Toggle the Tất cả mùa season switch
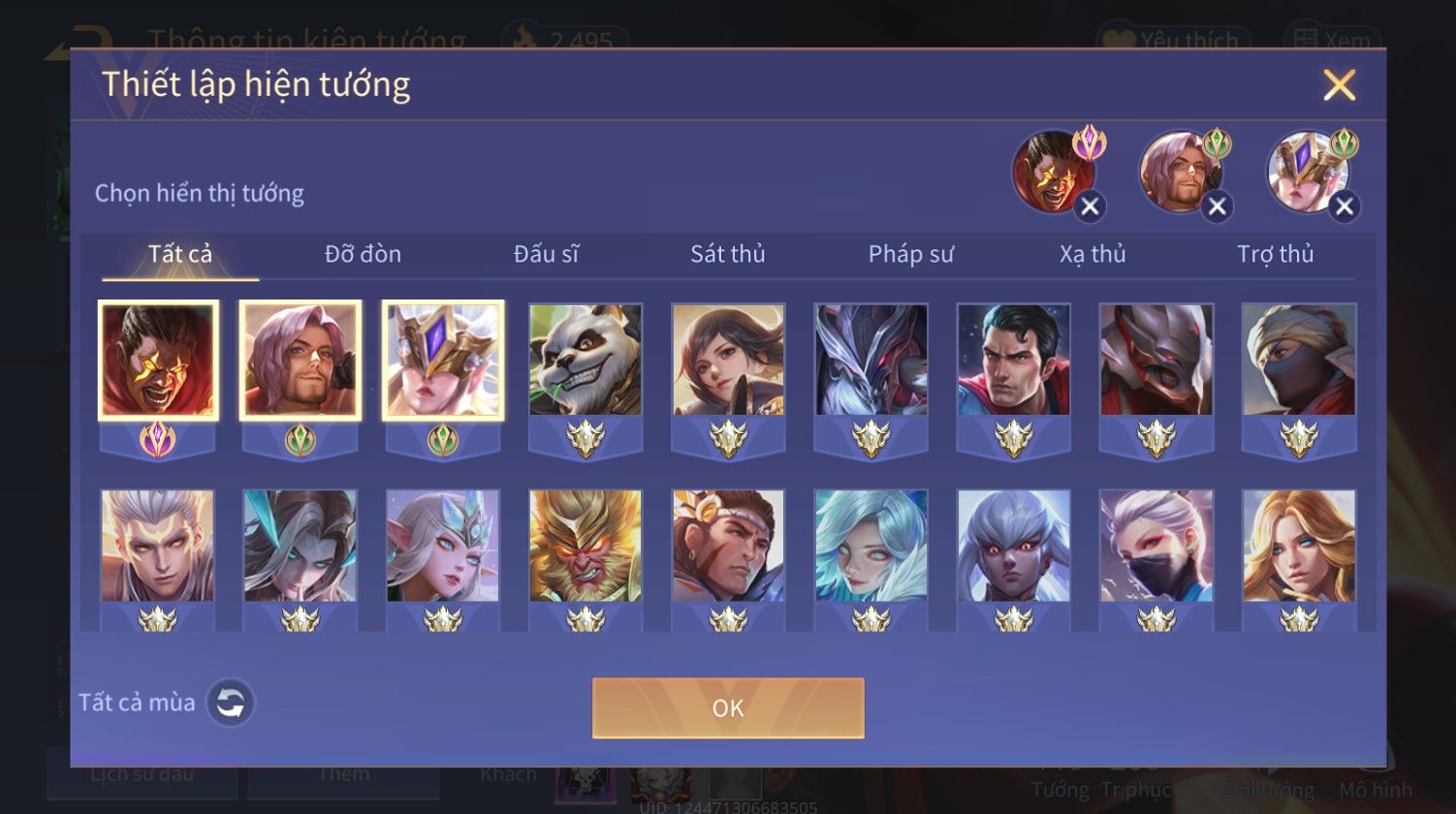The height and width of the screenshot is (814, 1456). (x=231, y=703)
